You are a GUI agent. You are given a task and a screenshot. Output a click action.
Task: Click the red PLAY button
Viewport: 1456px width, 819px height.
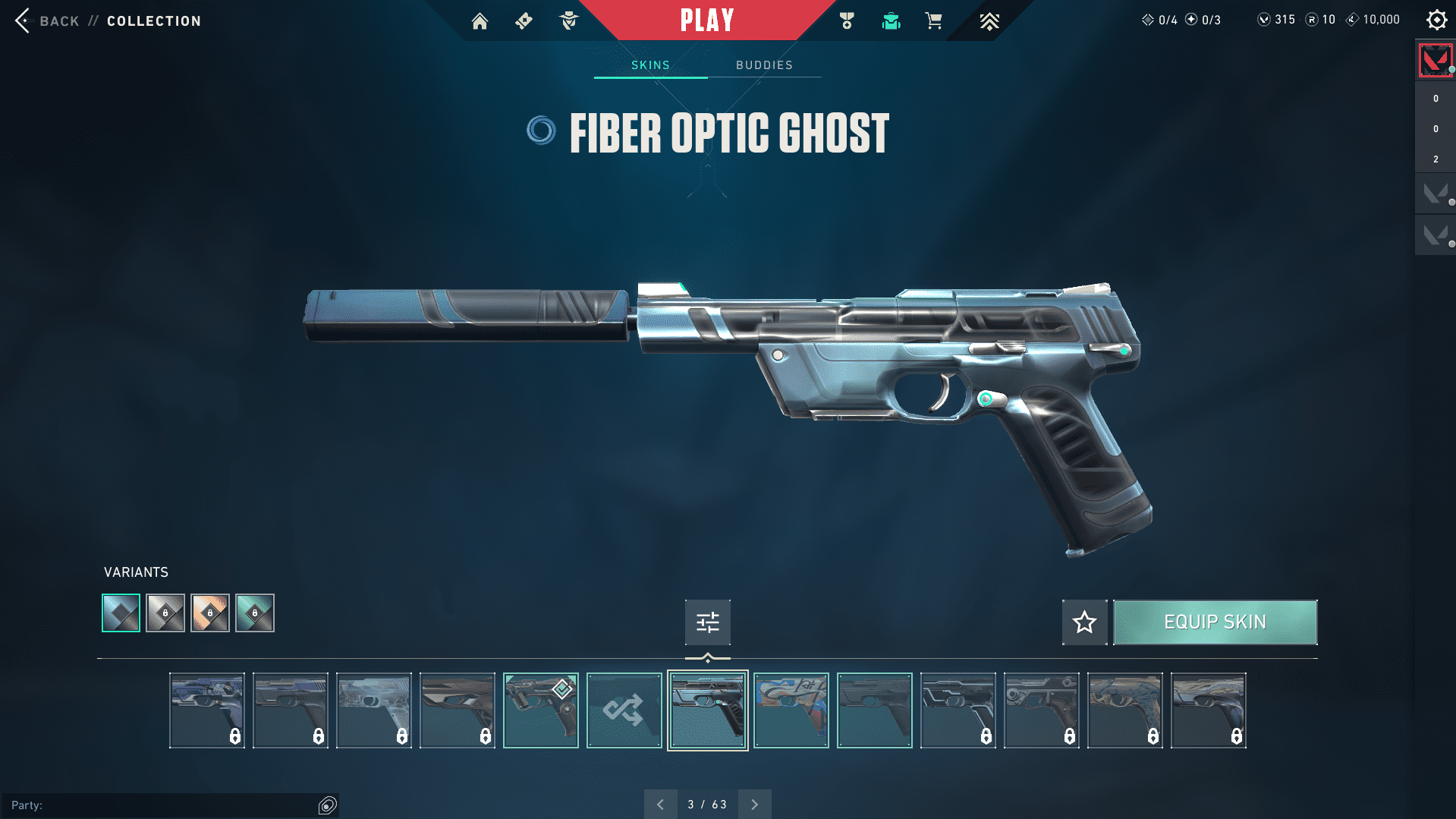click(x=706, y=20)
